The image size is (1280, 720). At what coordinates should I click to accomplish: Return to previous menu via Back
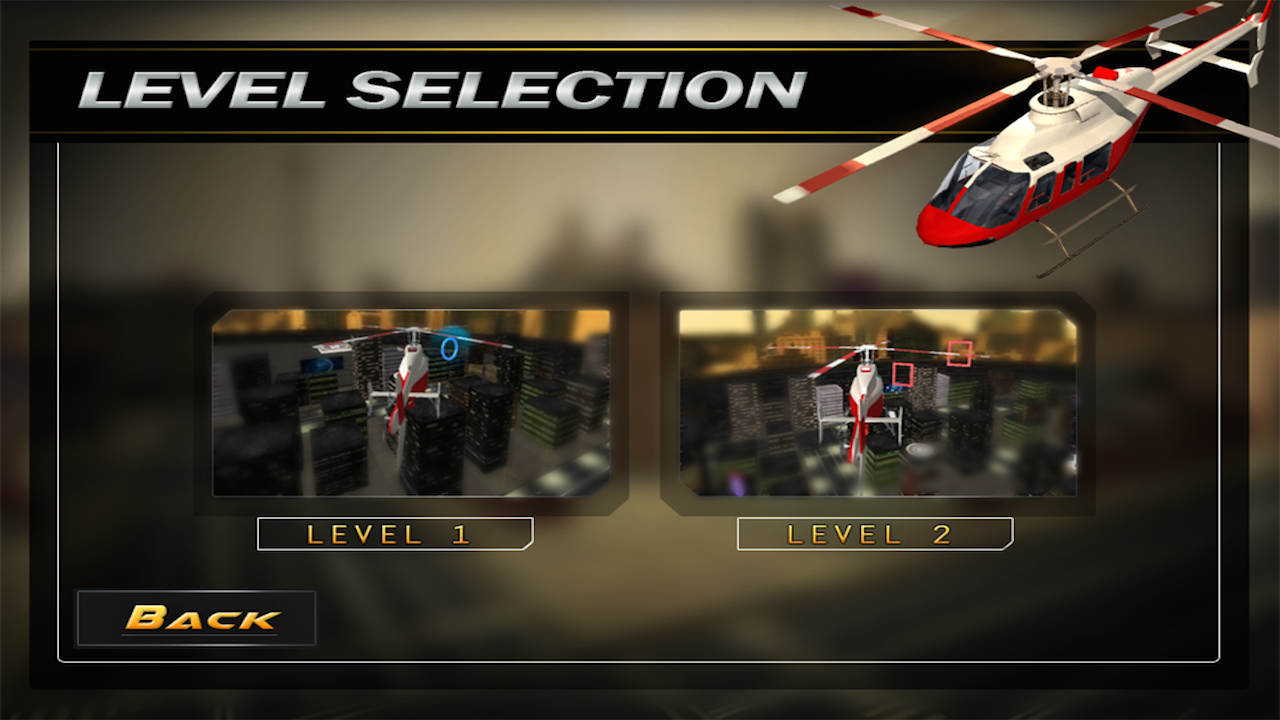196,618
